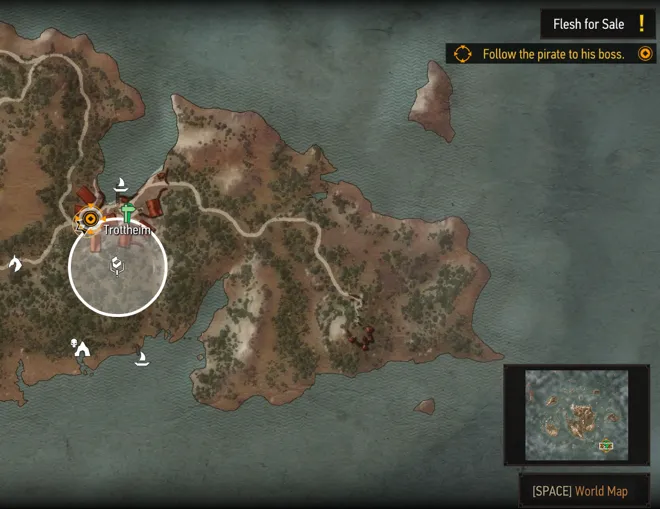Click the harbor boat marker north of Trottheim
The height and width of the screenshot is (509, 660).
121,183
